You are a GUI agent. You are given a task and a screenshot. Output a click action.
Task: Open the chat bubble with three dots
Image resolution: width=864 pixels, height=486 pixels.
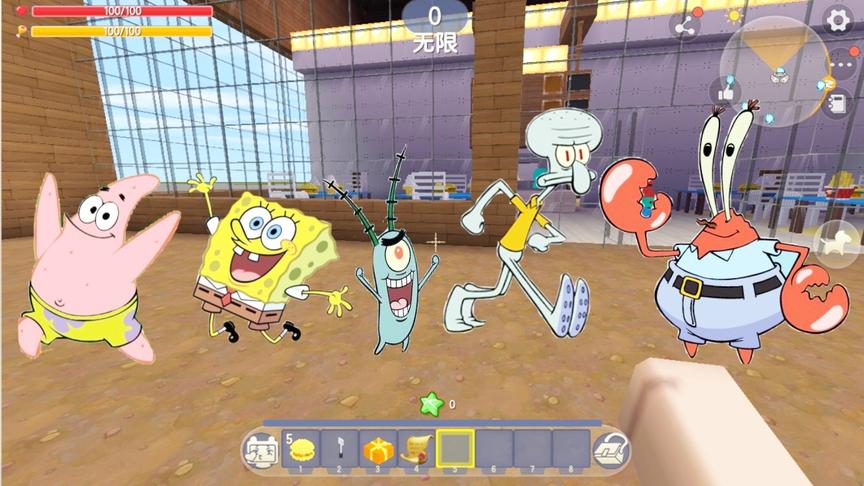click(x=840, y=66)
